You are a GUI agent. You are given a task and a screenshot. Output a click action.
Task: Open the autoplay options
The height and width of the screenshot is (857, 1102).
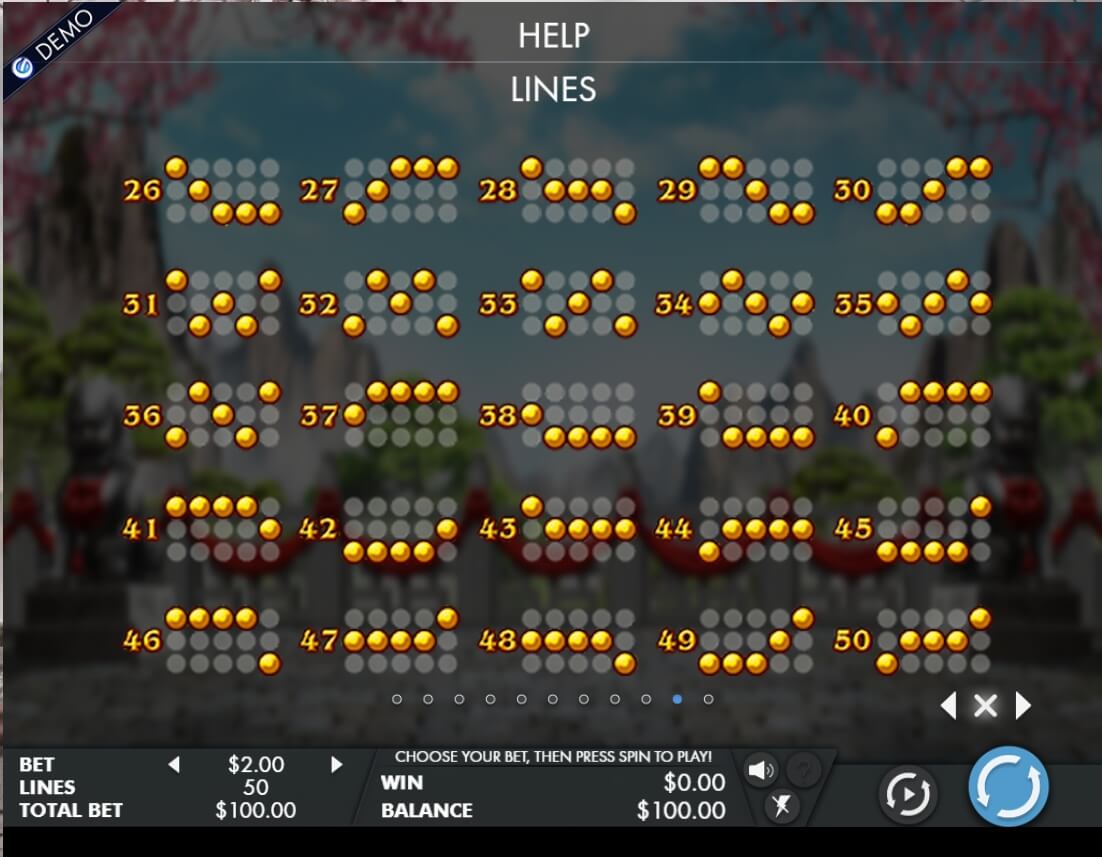coord(906,794)
